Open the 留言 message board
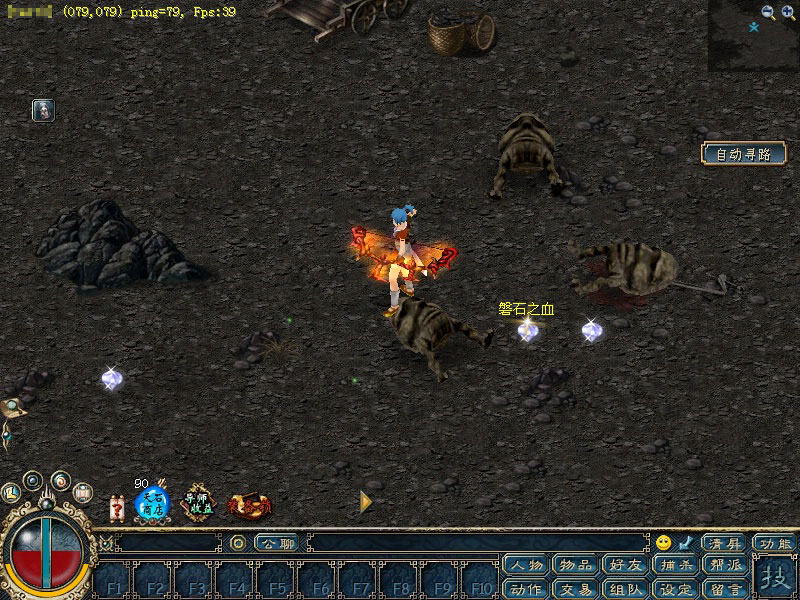The height and width of the screenshot is (600, 800). [726, 589]
